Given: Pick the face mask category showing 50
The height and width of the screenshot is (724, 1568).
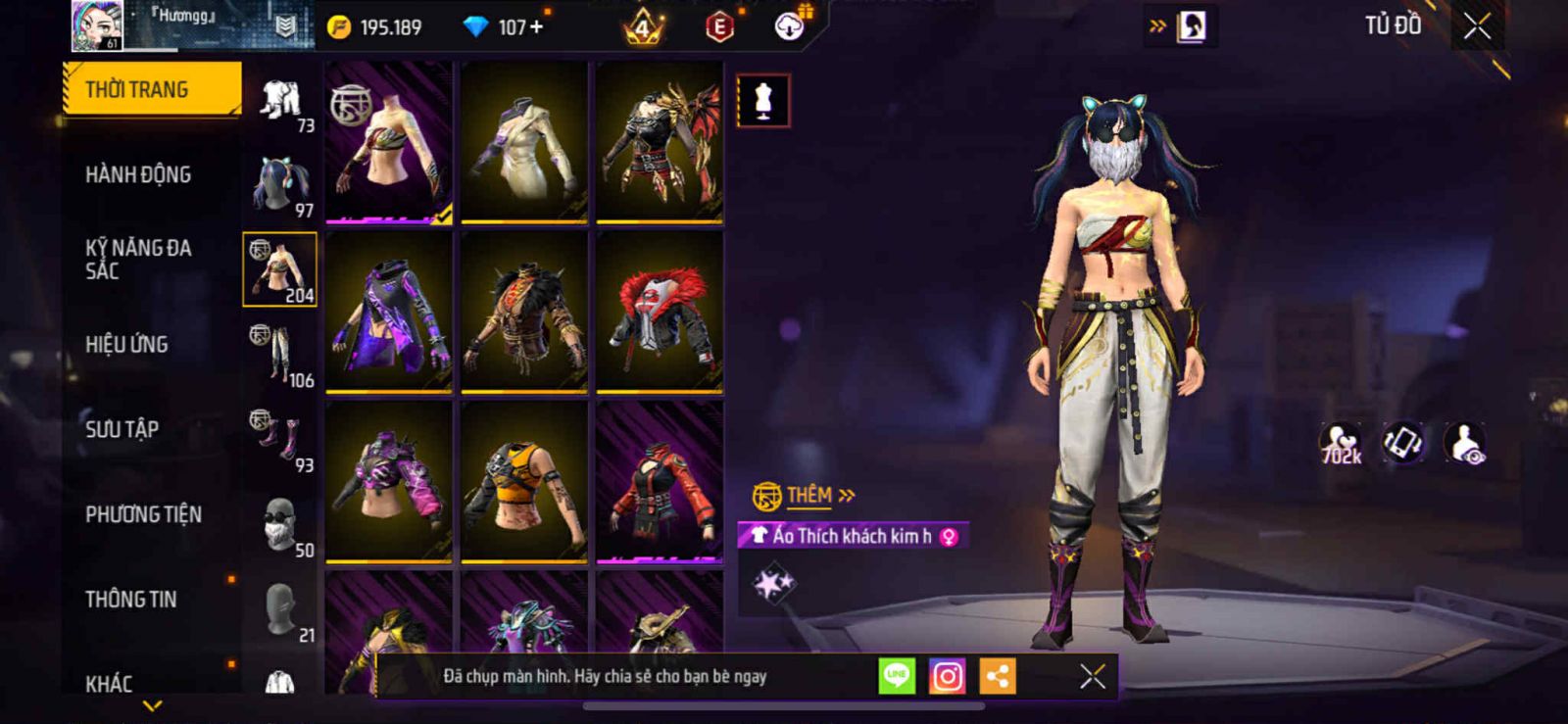Looking at the screenshot, I should (x=280, y=525).
